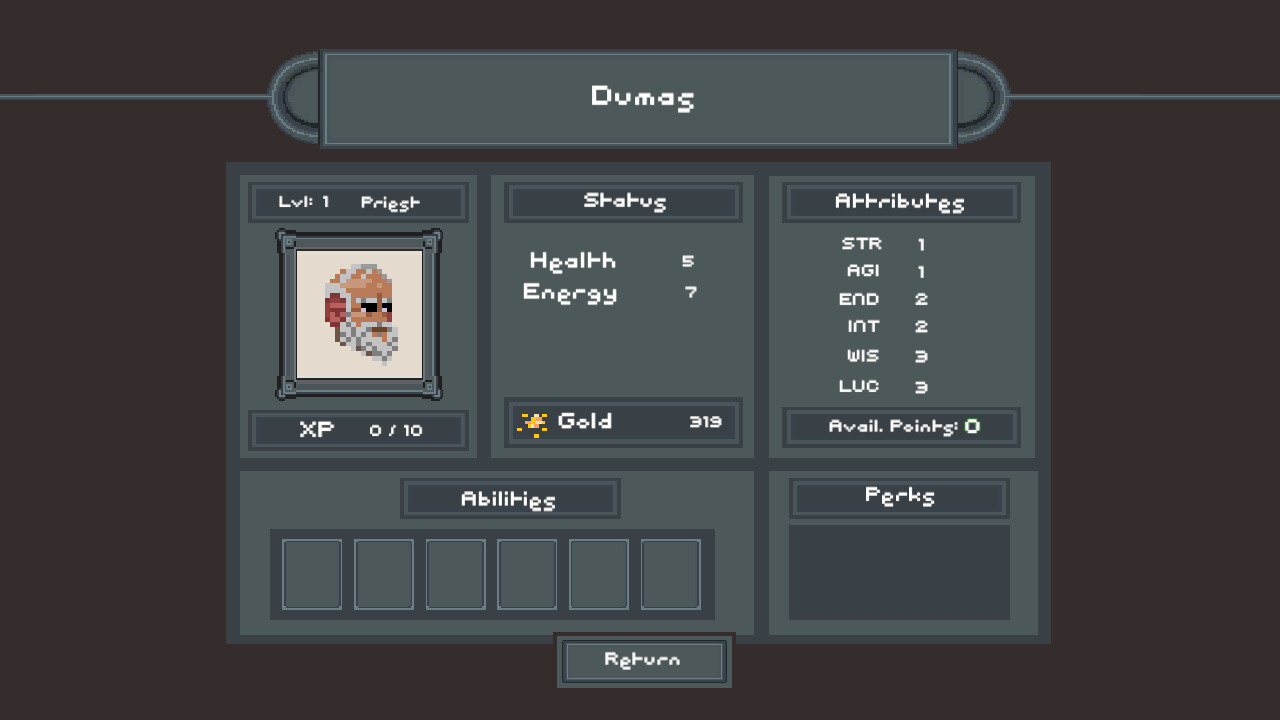The height and width of the screenshot is (720, 1280).
Task: Click the Health value in Status
Action: point(687,261)
